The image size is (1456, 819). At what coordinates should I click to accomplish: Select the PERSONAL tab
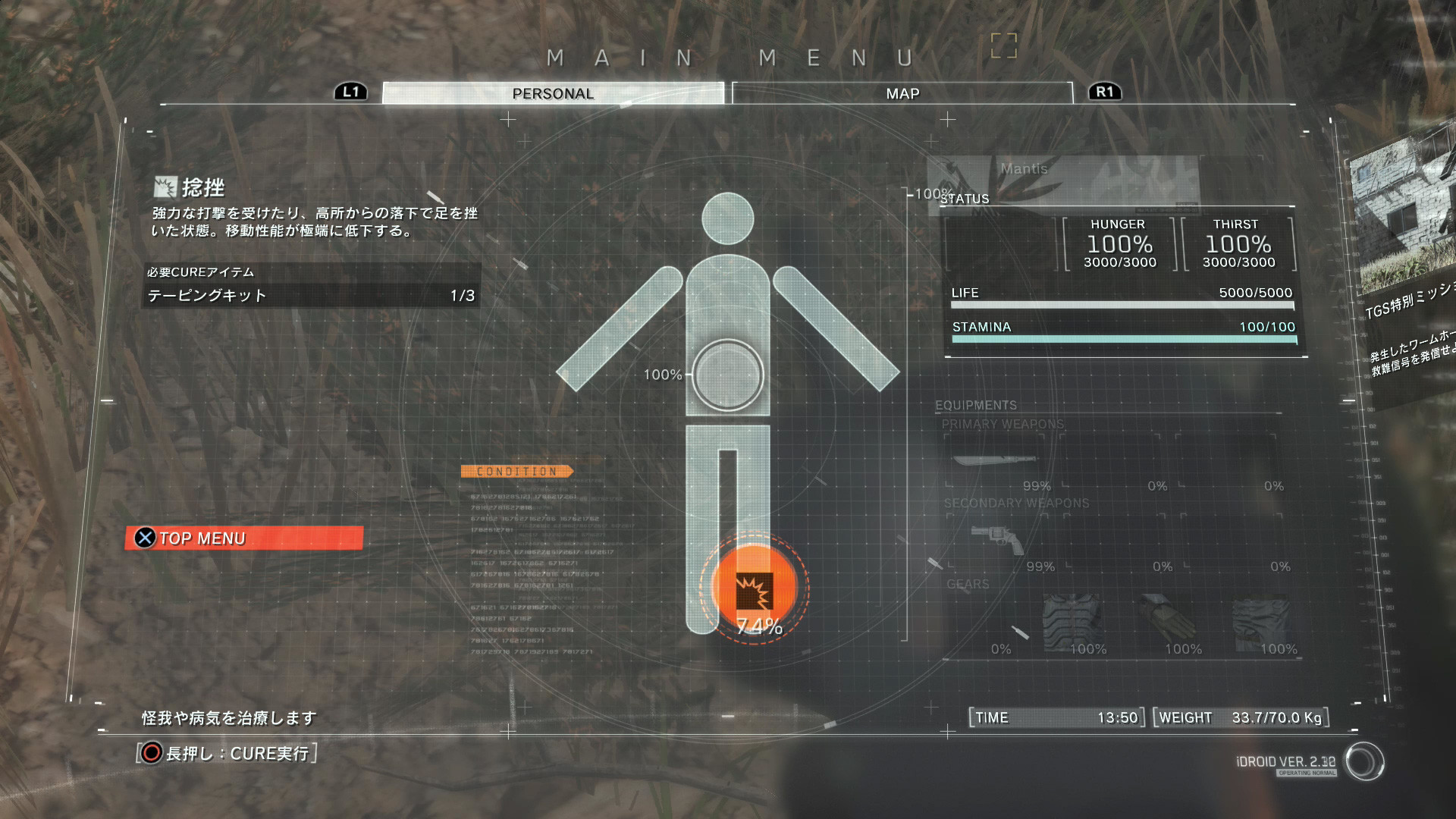552,93
